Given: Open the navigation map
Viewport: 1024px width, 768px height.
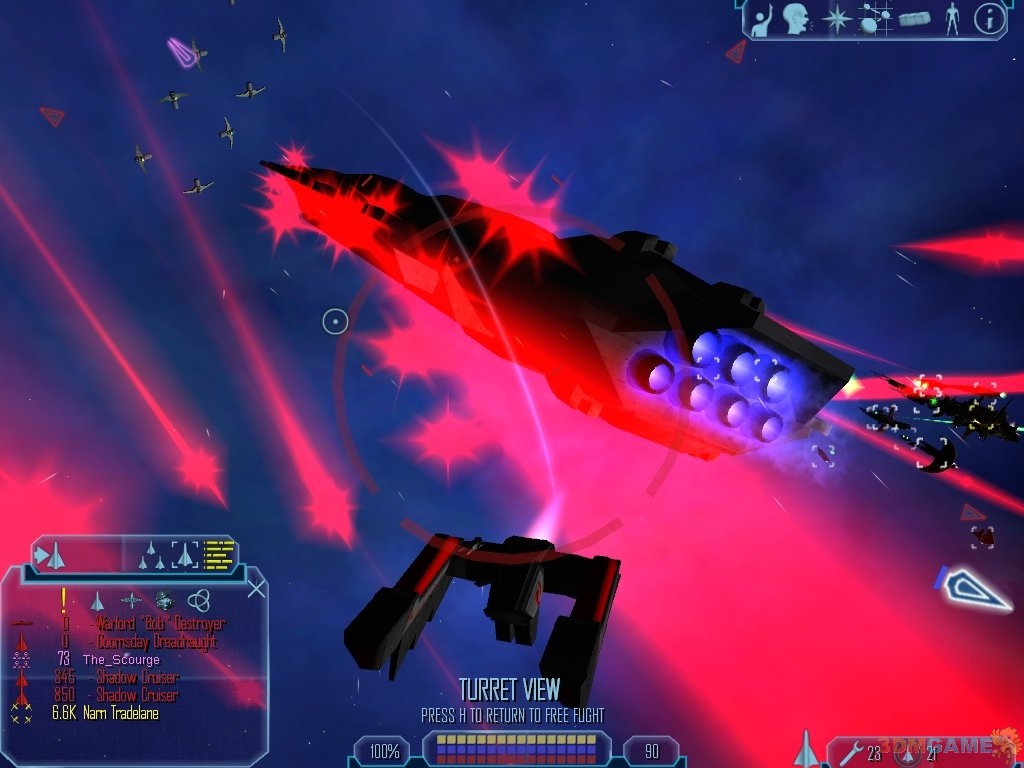Looking at the screenshot, I should (873, 18).
